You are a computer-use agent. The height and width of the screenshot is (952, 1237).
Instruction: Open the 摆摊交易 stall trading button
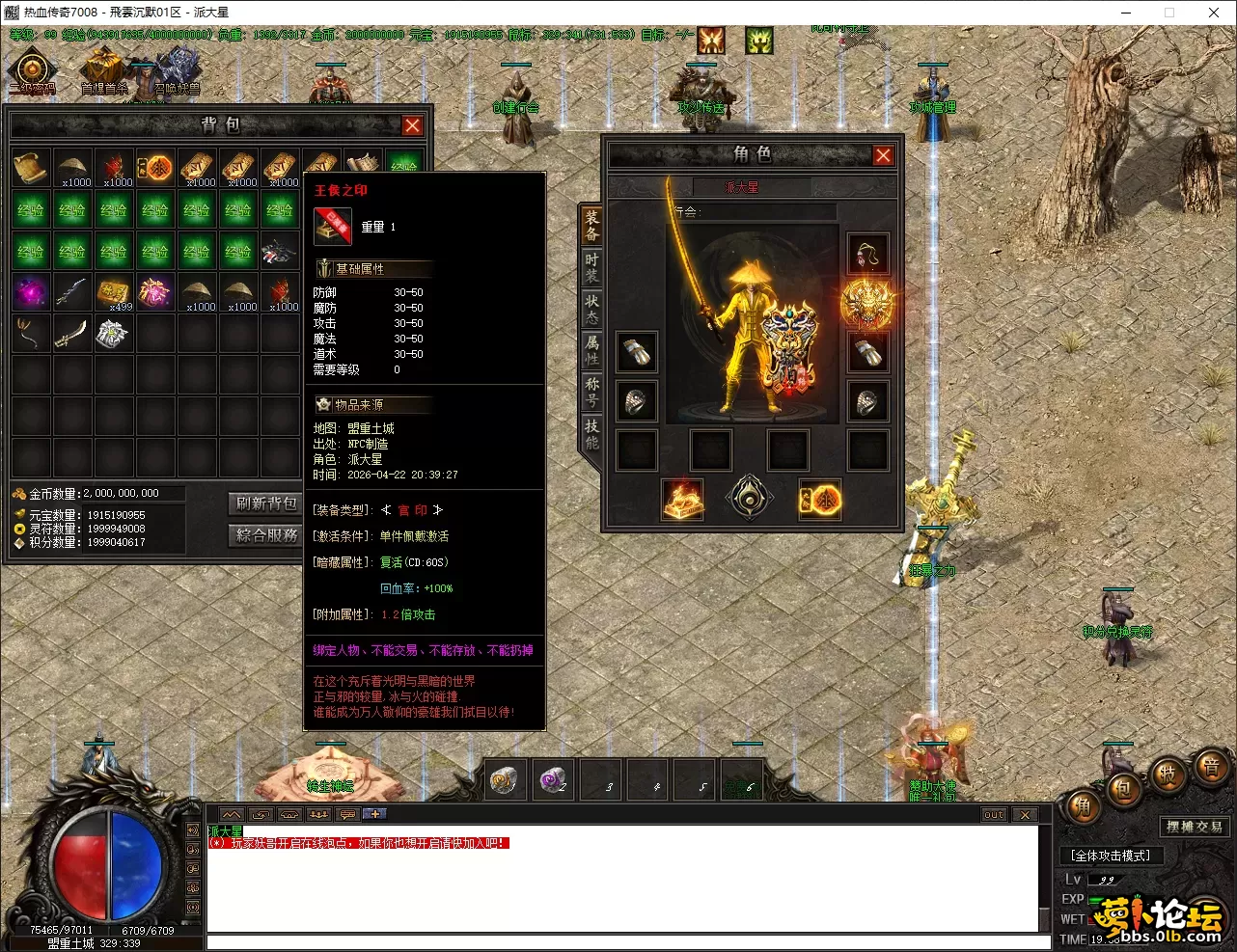1194,827
